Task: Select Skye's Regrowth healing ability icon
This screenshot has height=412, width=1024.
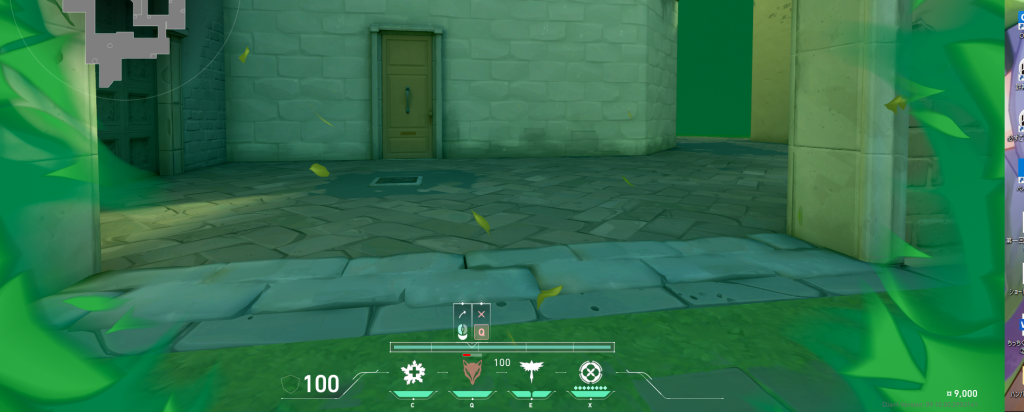Action: [412, 374]
